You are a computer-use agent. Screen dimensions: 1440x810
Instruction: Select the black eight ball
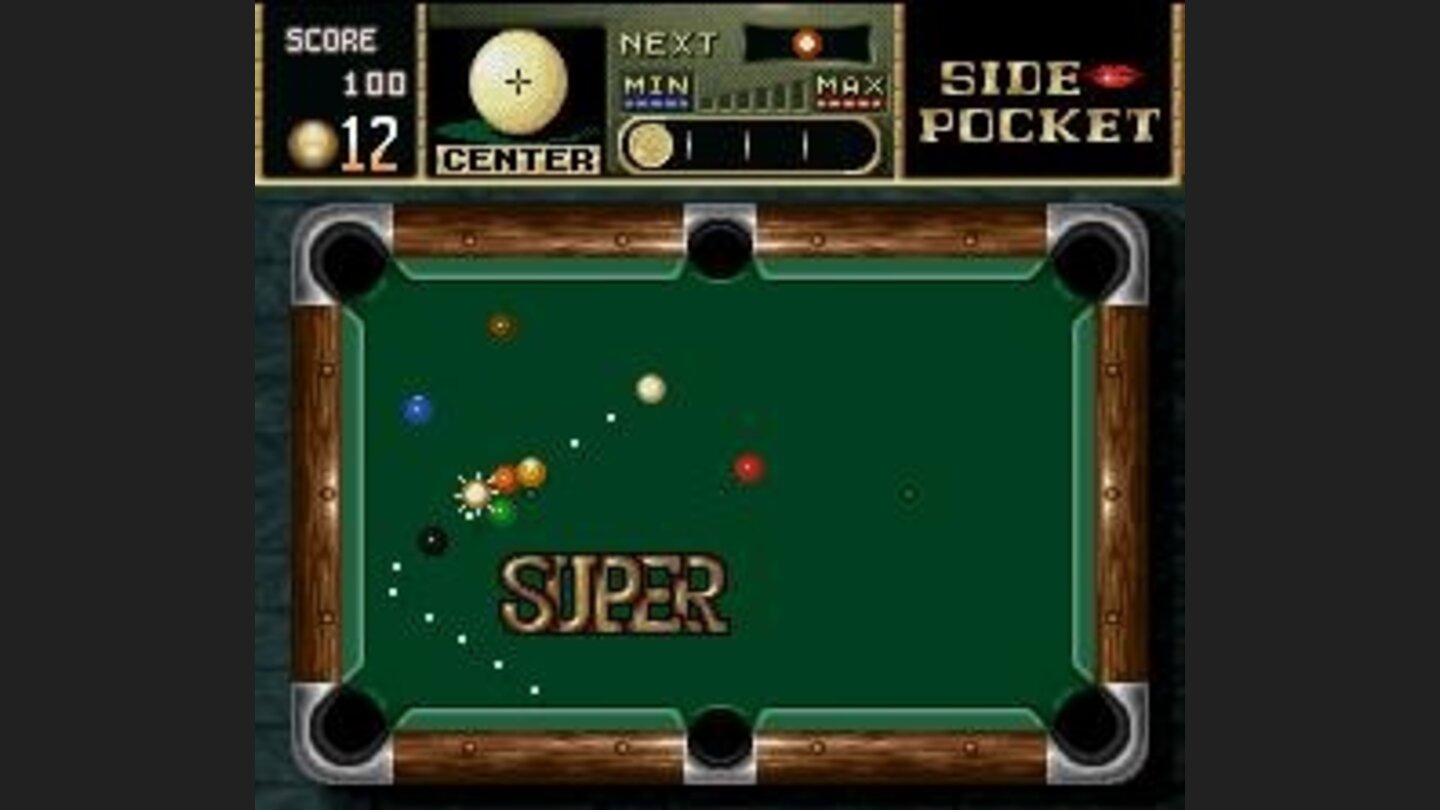point(434,540)
